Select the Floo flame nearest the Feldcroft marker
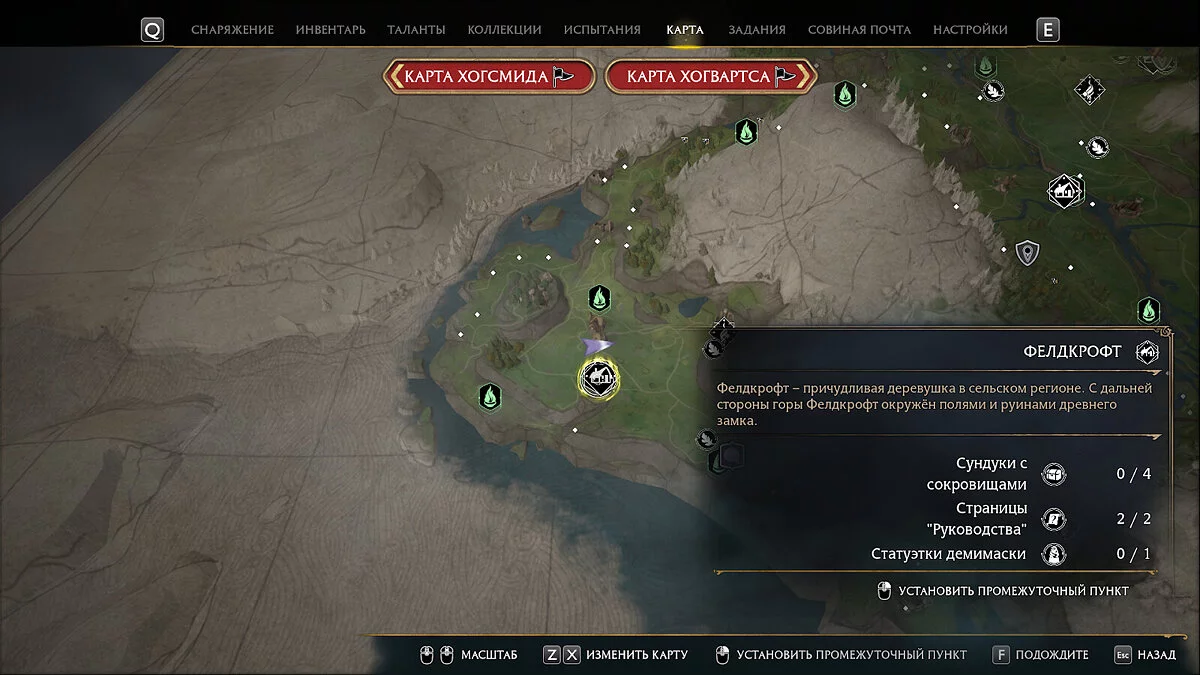1200x675 pixels. tap(599, 298)
